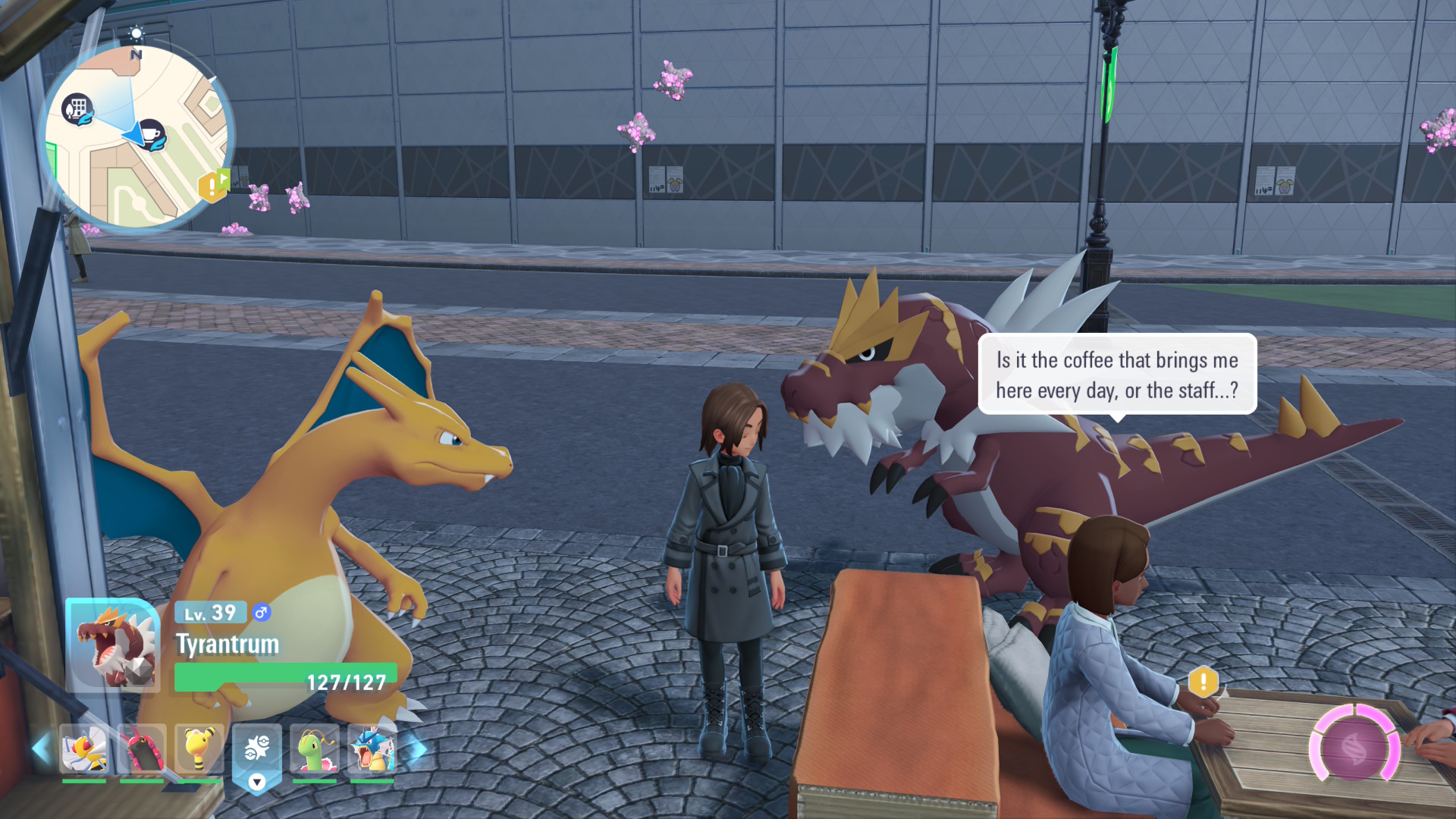Click the right arrow of the party bar
The height and width of the screenshot is (819, 1456).
(x=417, y=749)
